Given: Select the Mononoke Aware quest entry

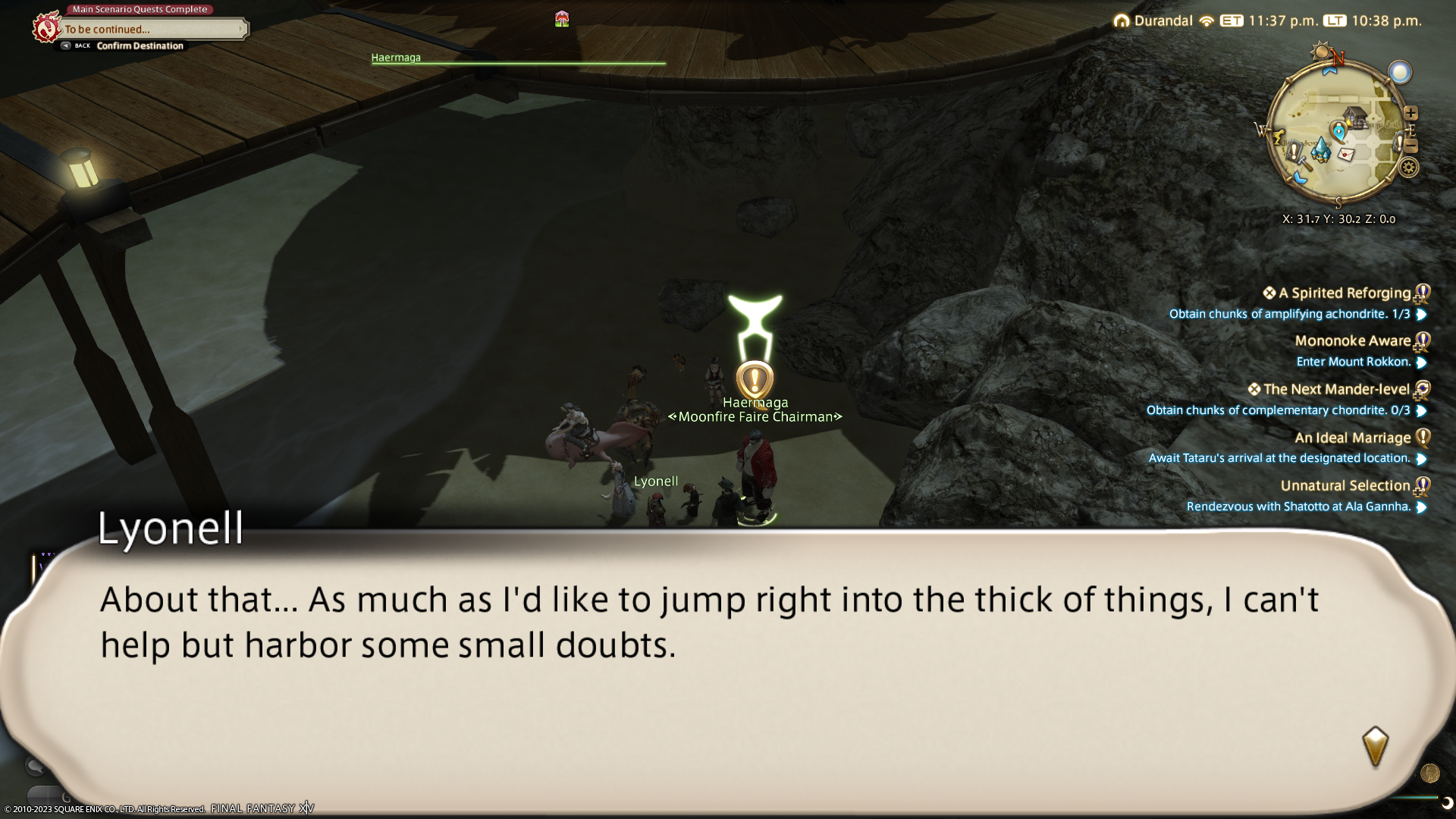Looking at the screenshot, I should (1352, 341).
